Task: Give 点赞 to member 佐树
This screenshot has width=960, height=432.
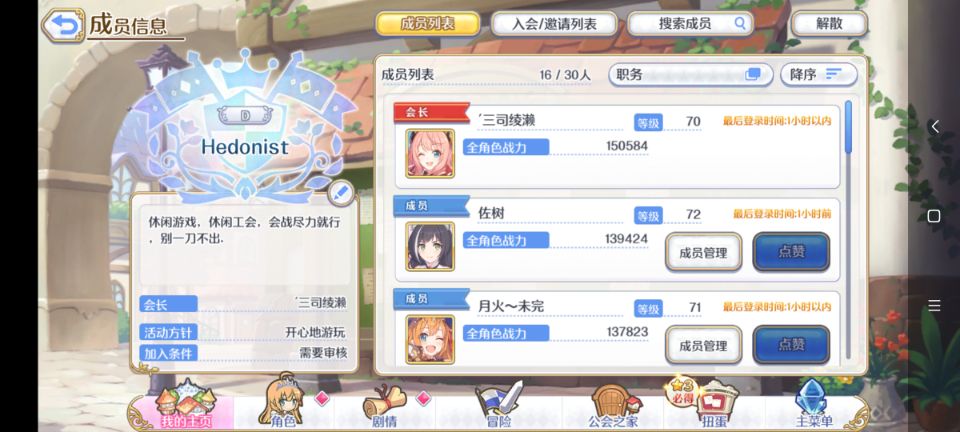Action: pos(791,252)
